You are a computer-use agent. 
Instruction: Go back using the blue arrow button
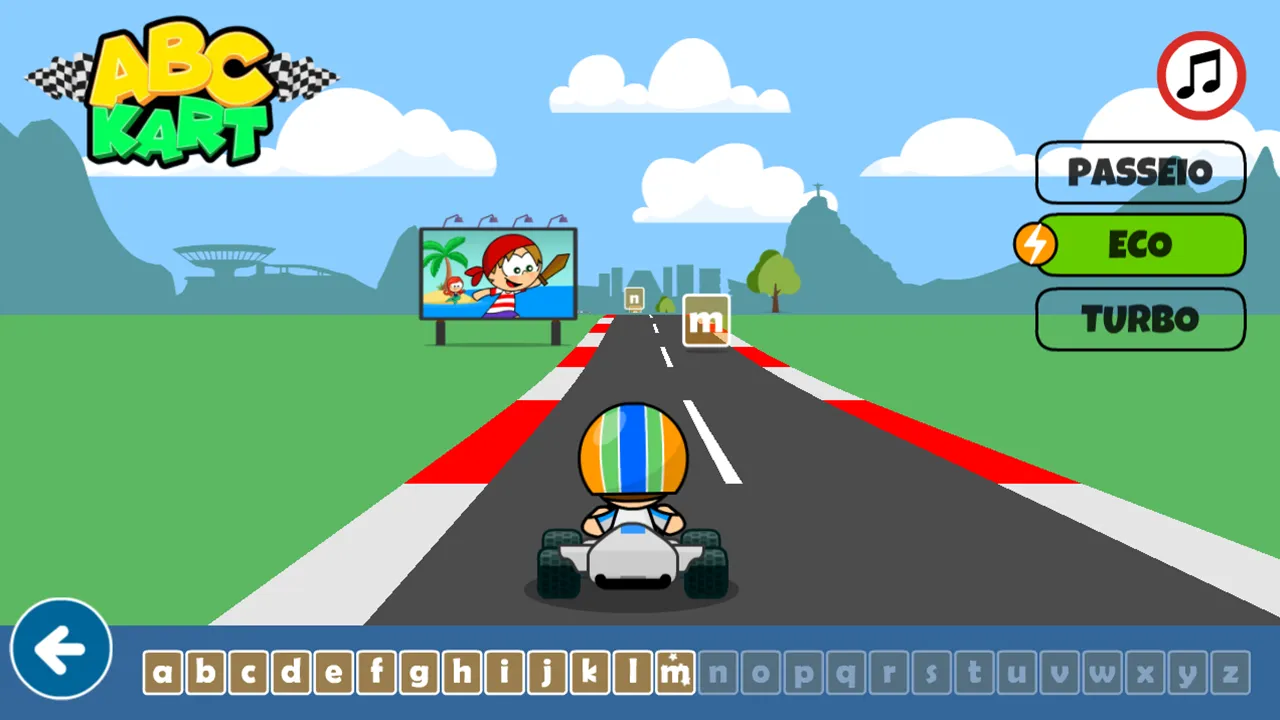pos(60,646)
